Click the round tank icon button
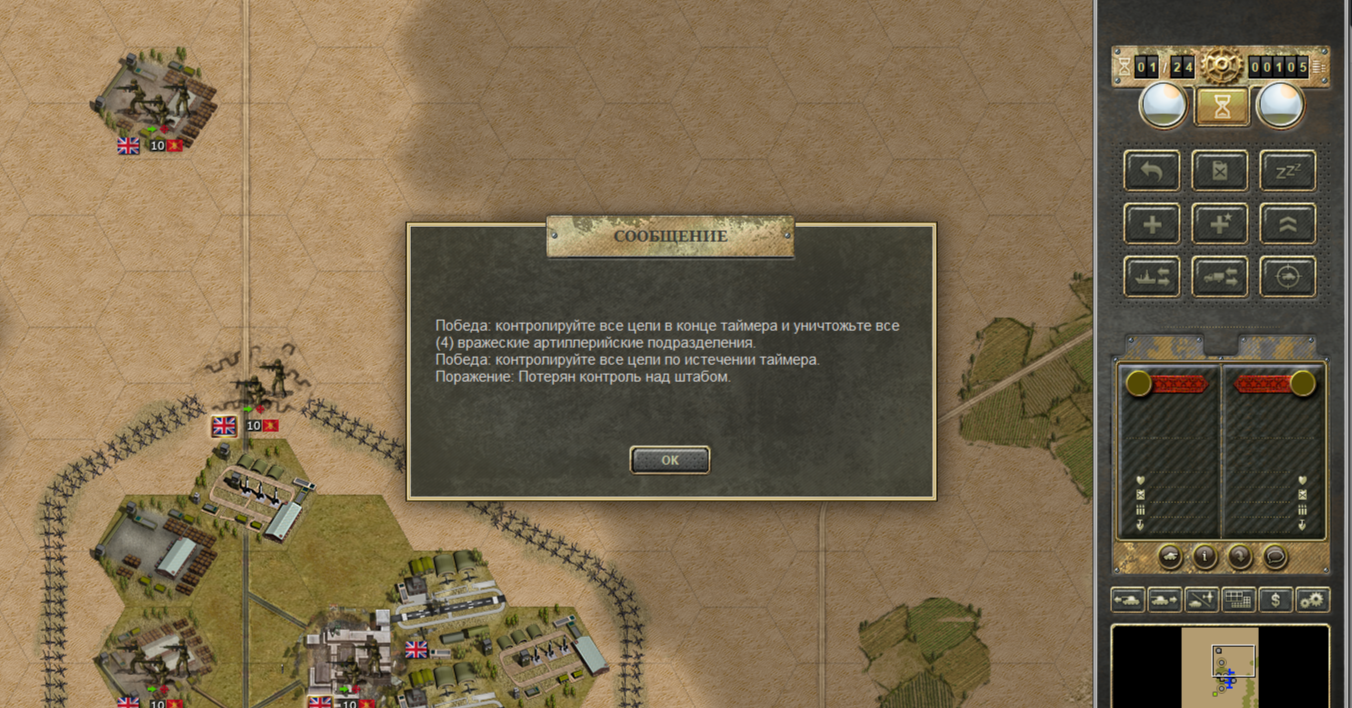The width and height of the screenshot is (1352, 708). [1170, 556]
